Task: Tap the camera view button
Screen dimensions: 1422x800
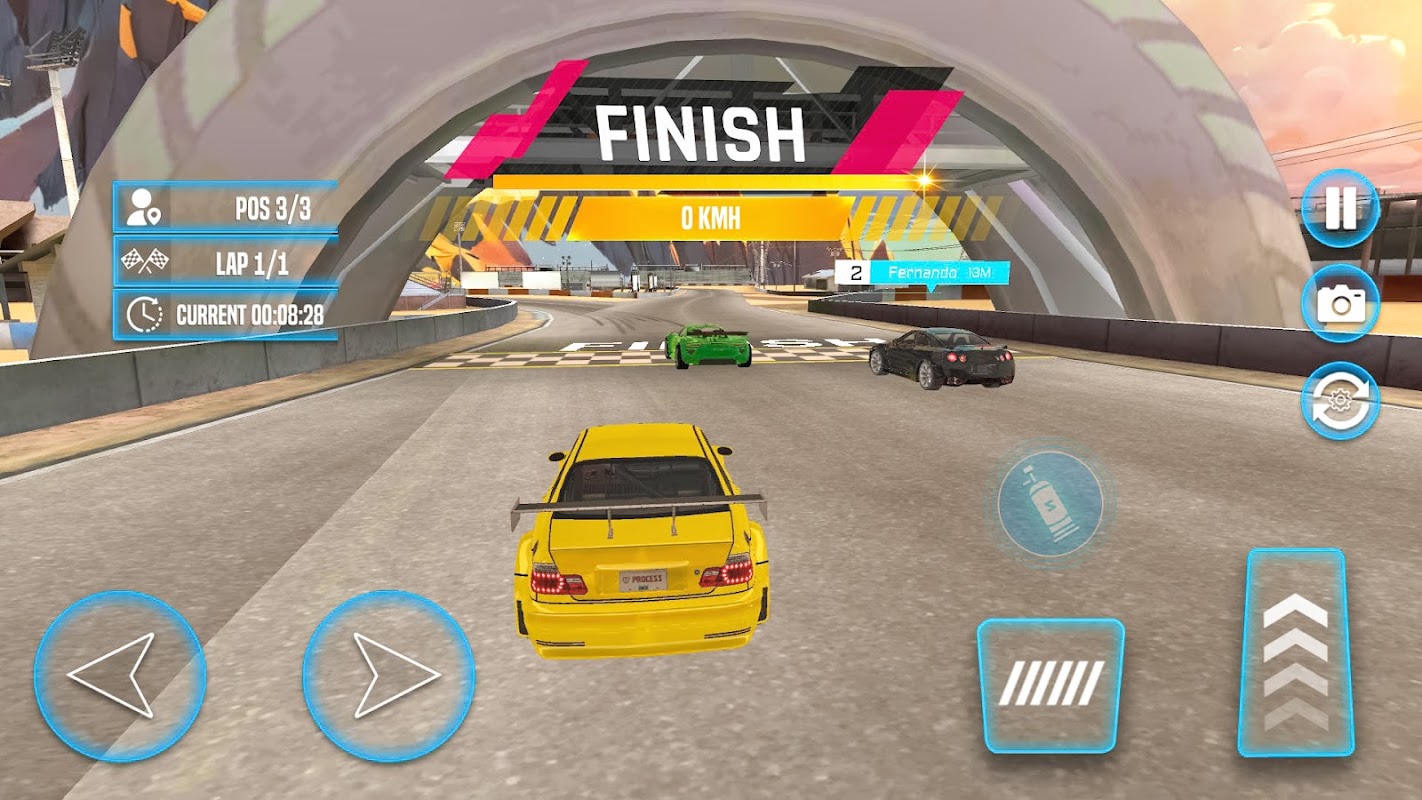Action: point(1340,305)
